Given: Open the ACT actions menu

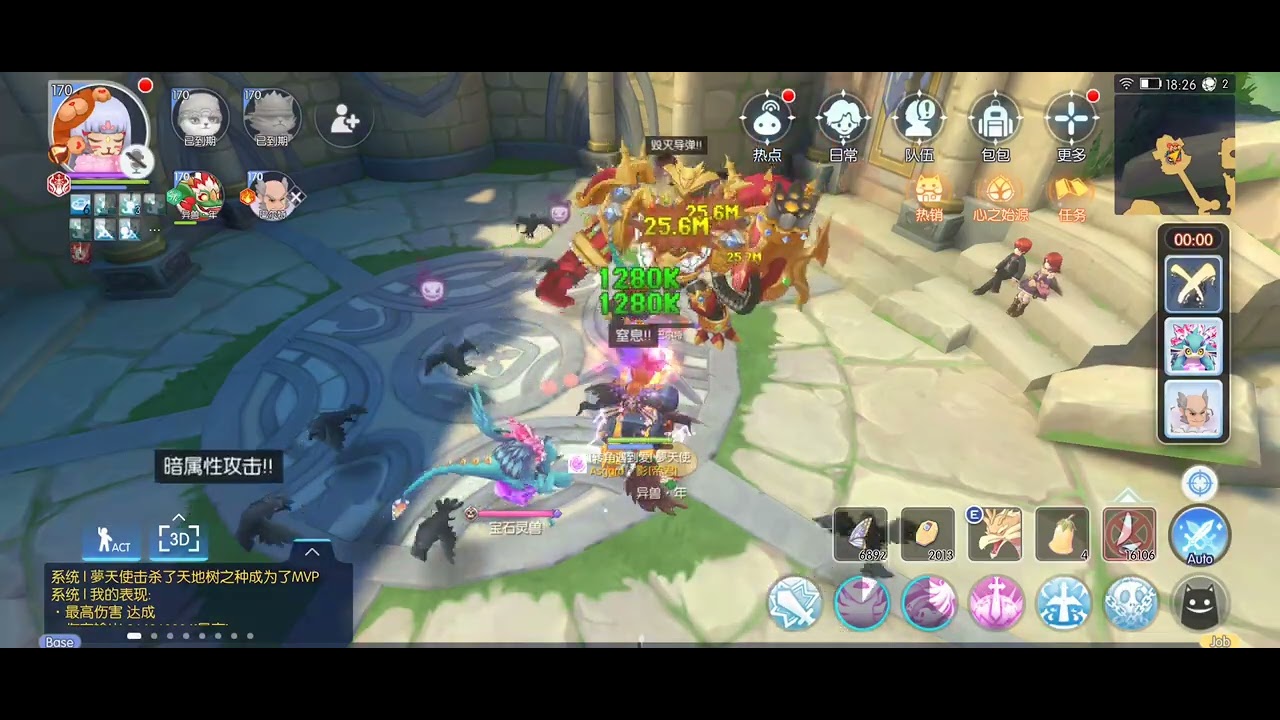Looking at the screenshot, I should (113, 541).
